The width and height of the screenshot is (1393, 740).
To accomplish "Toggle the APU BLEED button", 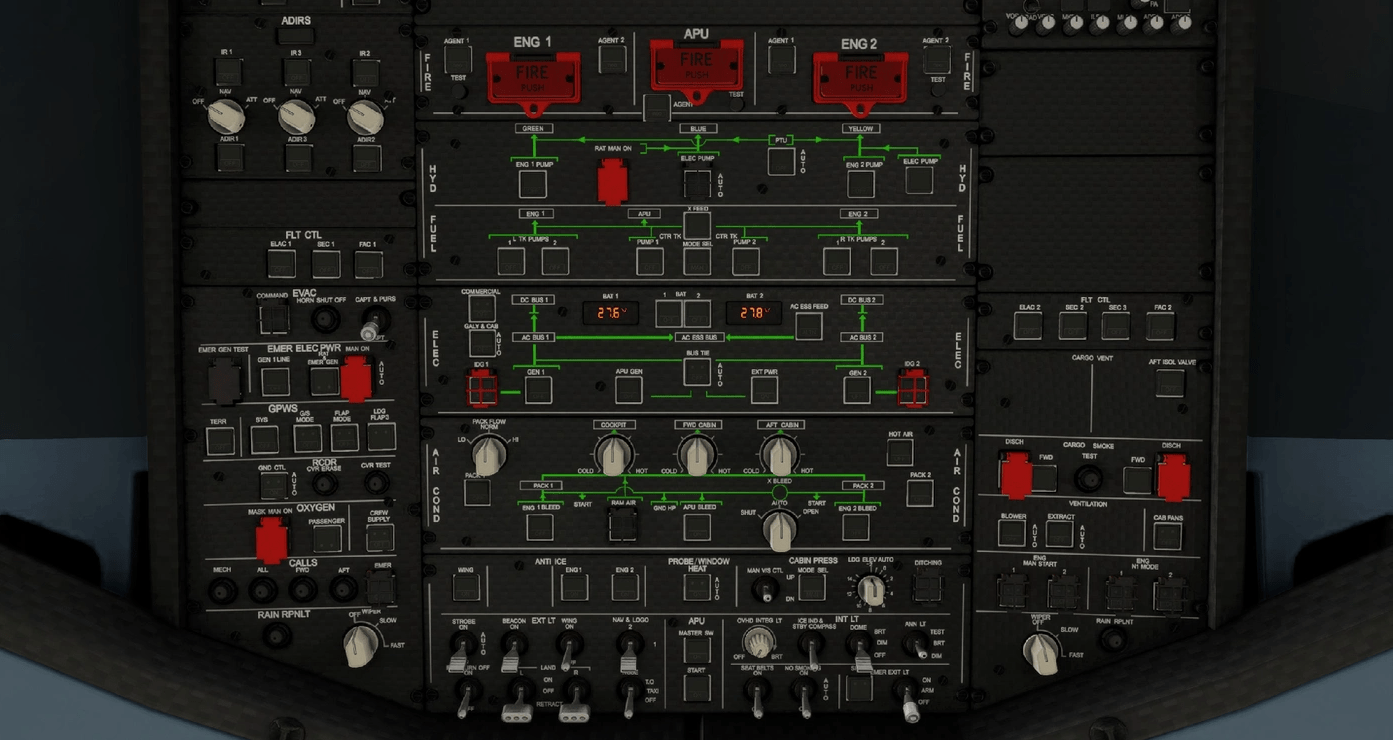I will point(697,526).
